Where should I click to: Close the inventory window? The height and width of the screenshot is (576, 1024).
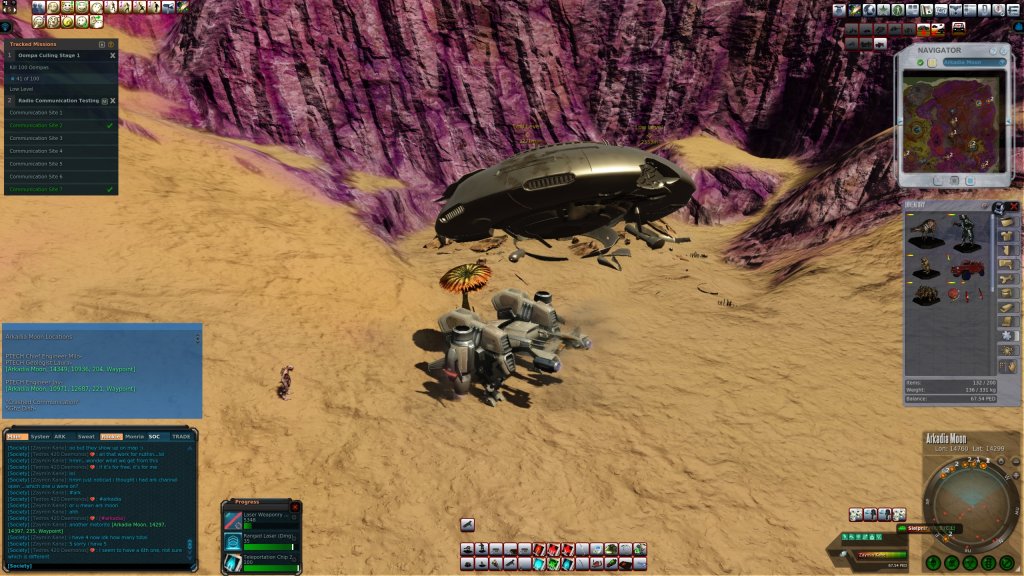coord(1014,206)
